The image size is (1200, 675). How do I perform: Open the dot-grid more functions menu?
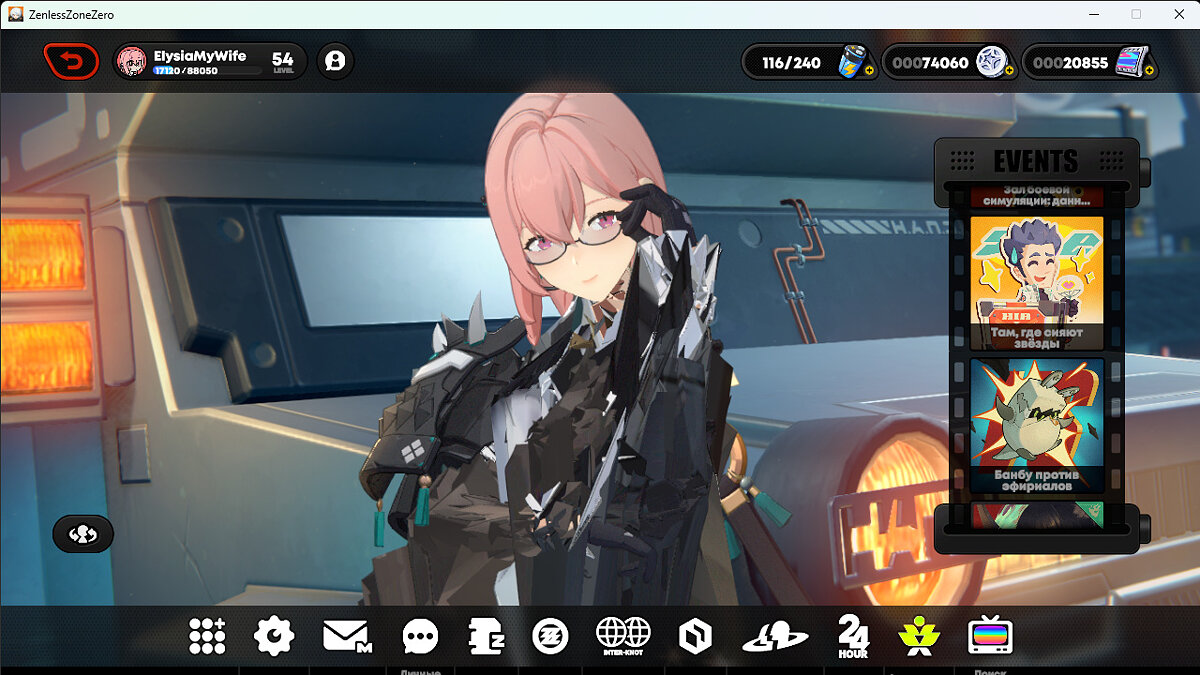coord(207,636)
